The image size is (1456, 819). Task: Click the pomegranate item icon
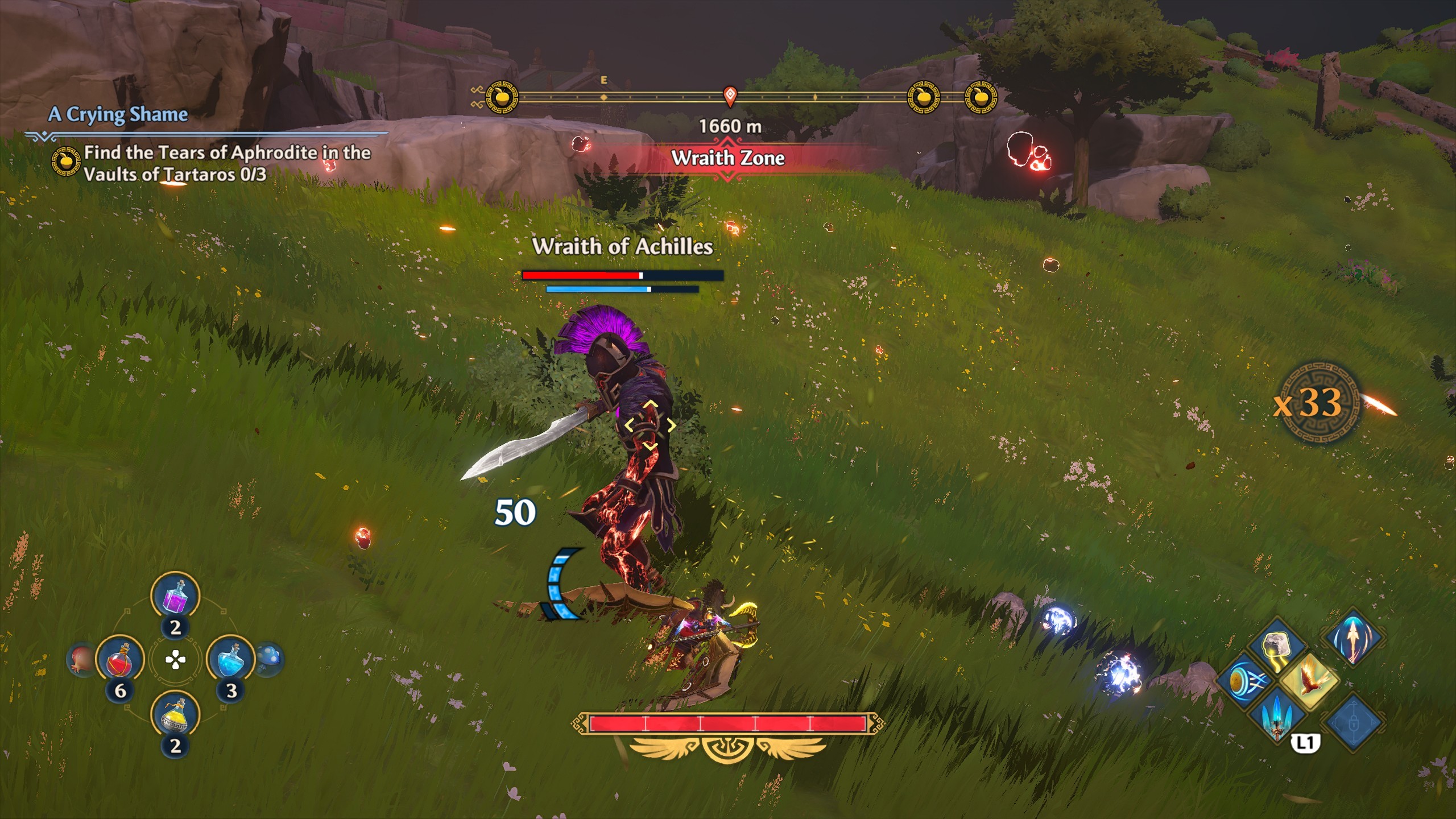click(80, 661)
